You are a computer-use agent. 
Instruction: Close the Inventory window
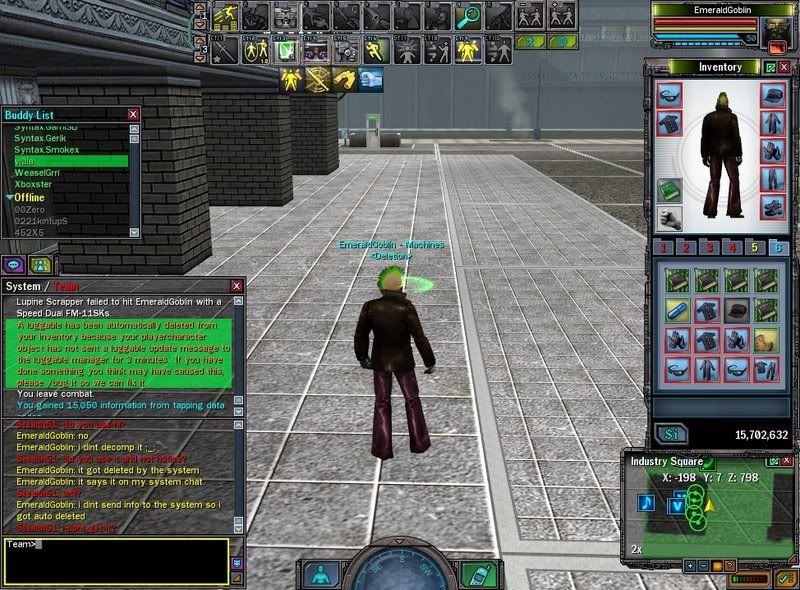[785, 67]
